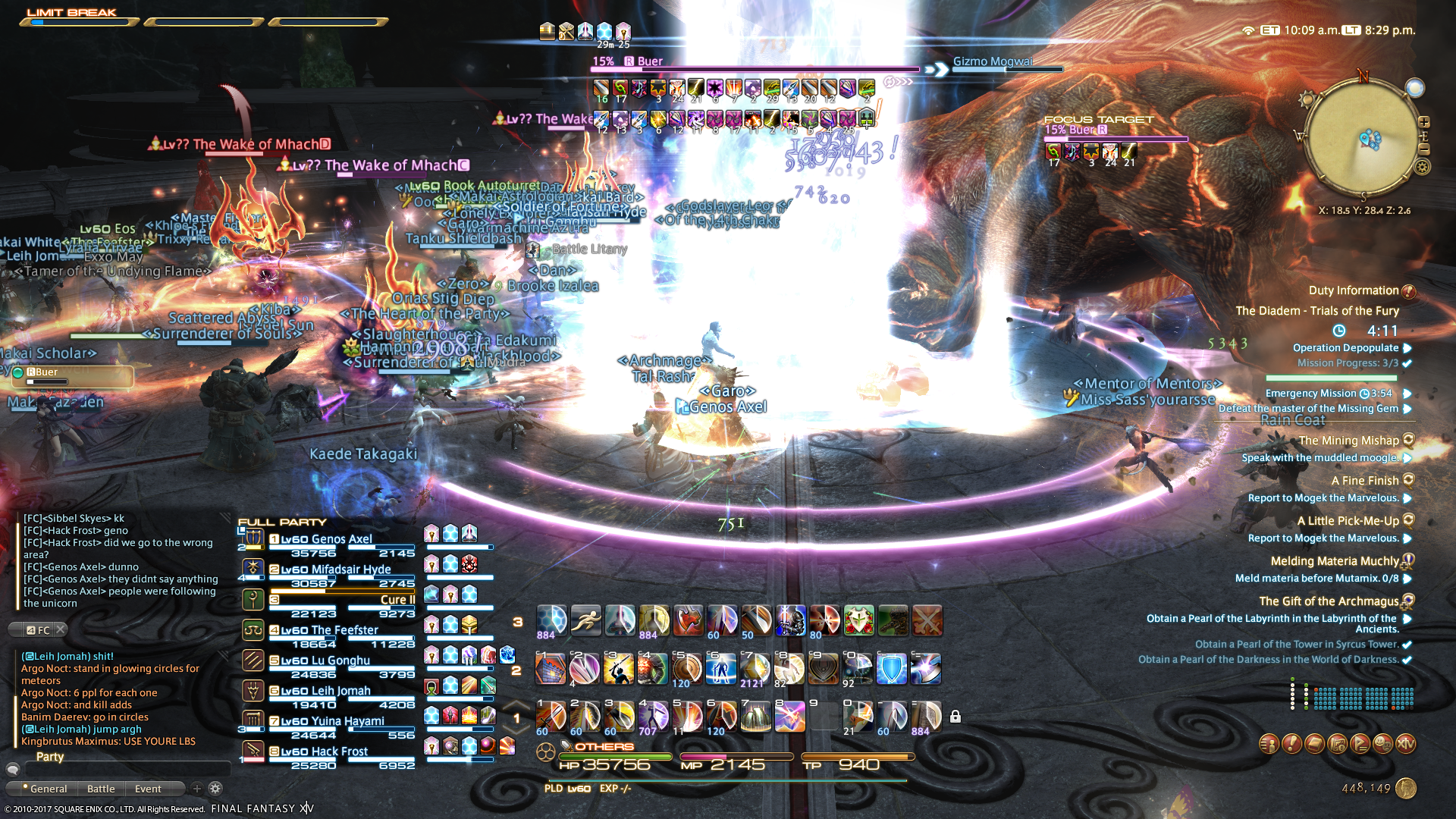Open chat log settings gear
The image size is (1456, 819).
(215, 789)
